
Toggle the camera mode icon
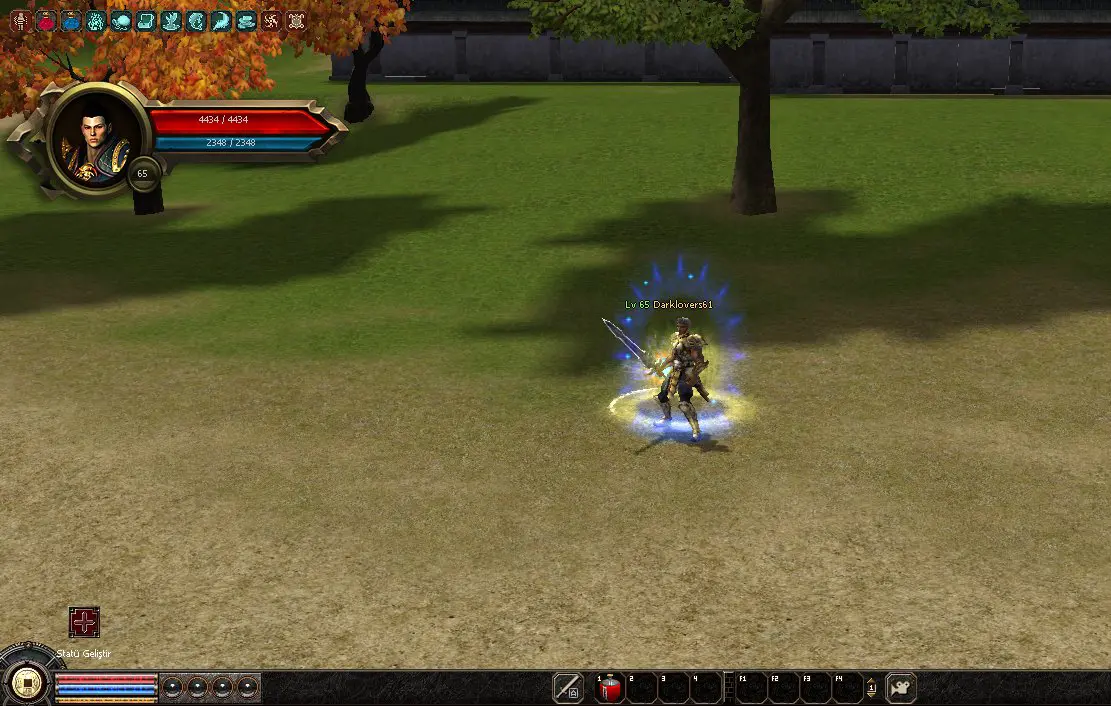pyautogui.click(x=901, y=688)
